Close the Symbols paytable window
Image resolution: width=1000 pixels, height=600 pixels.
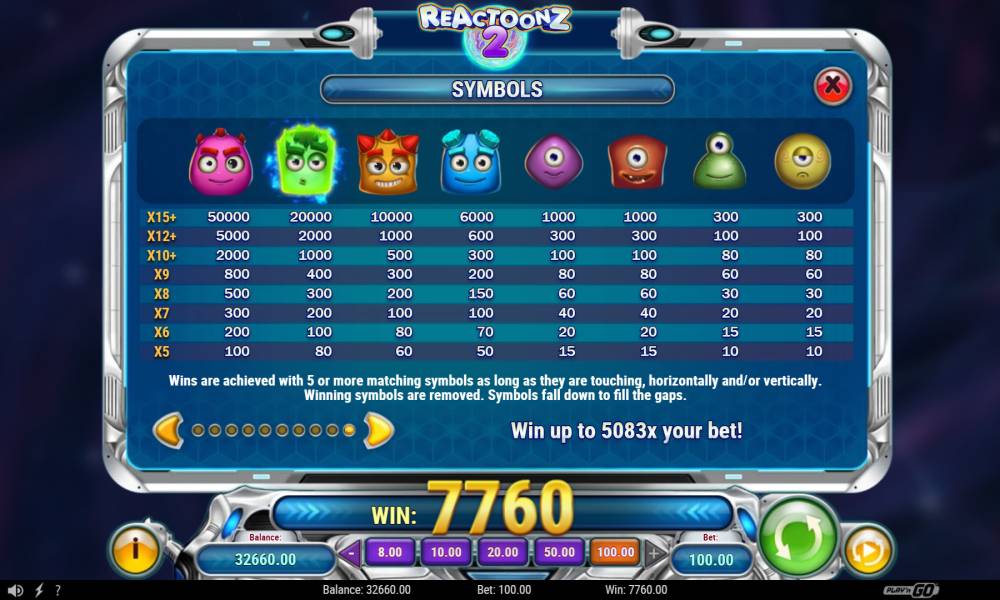tap(832, 87)
